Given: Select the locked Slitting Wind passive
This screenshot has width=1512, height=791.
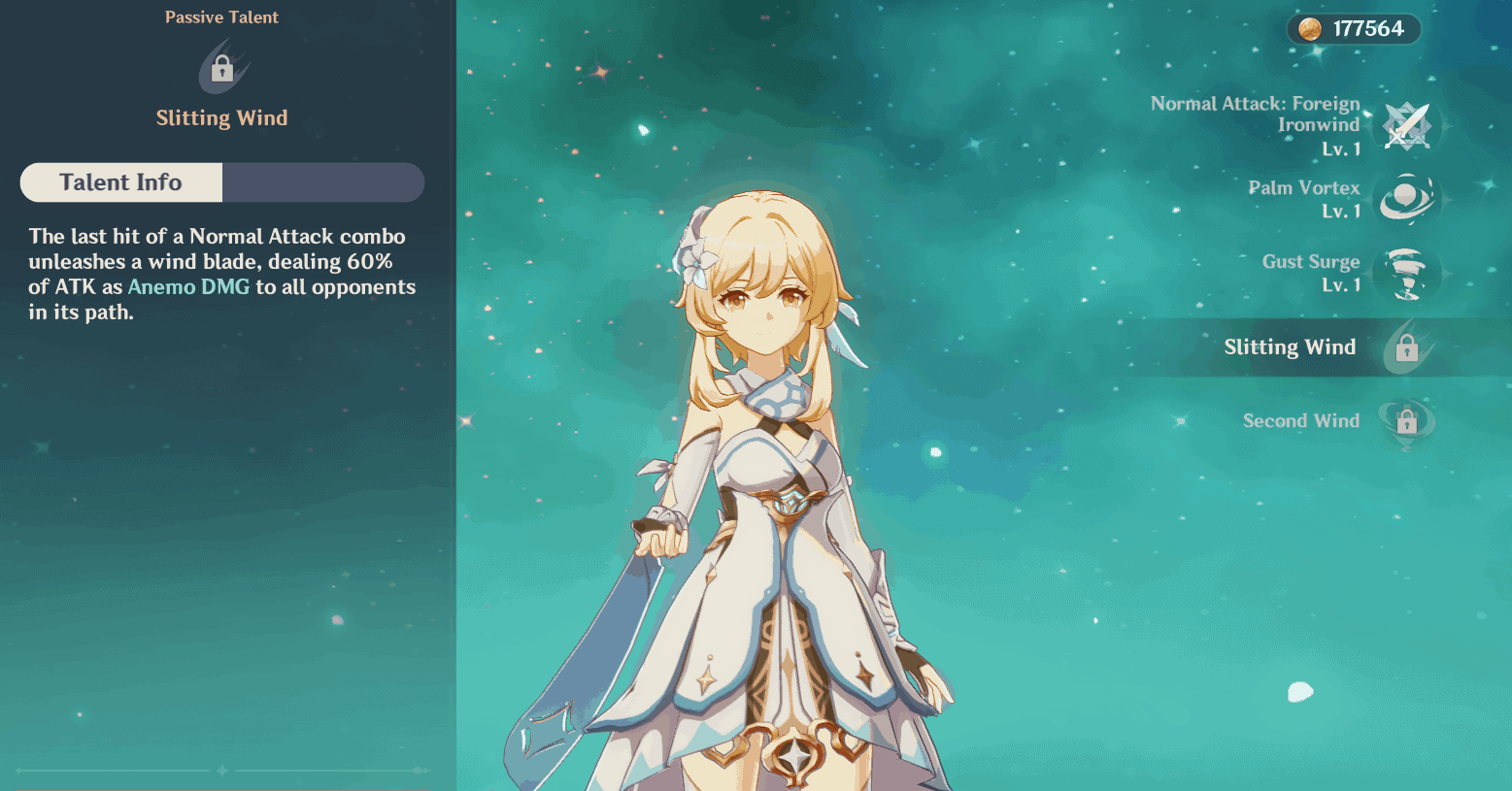Looking at the screenshot, I should click(1405, 347).
